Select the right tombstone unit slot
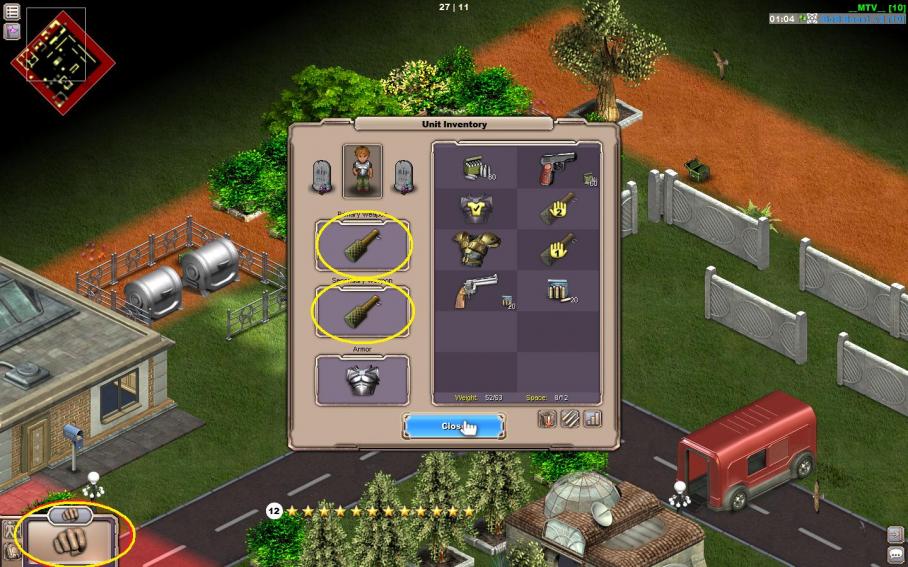 pos(403,176)
